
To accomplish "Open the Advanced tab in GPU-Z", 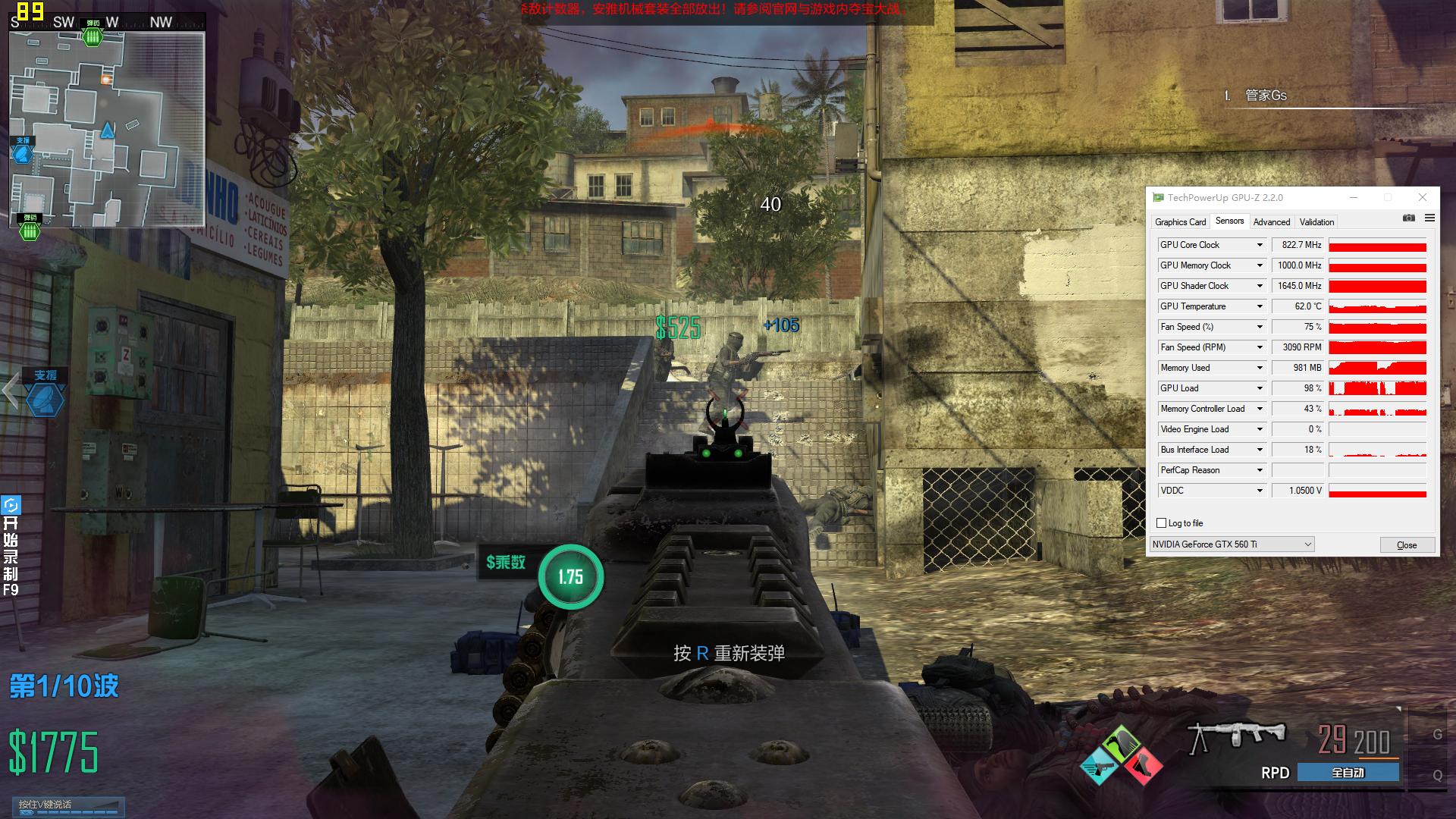I will click(1271, 222).
